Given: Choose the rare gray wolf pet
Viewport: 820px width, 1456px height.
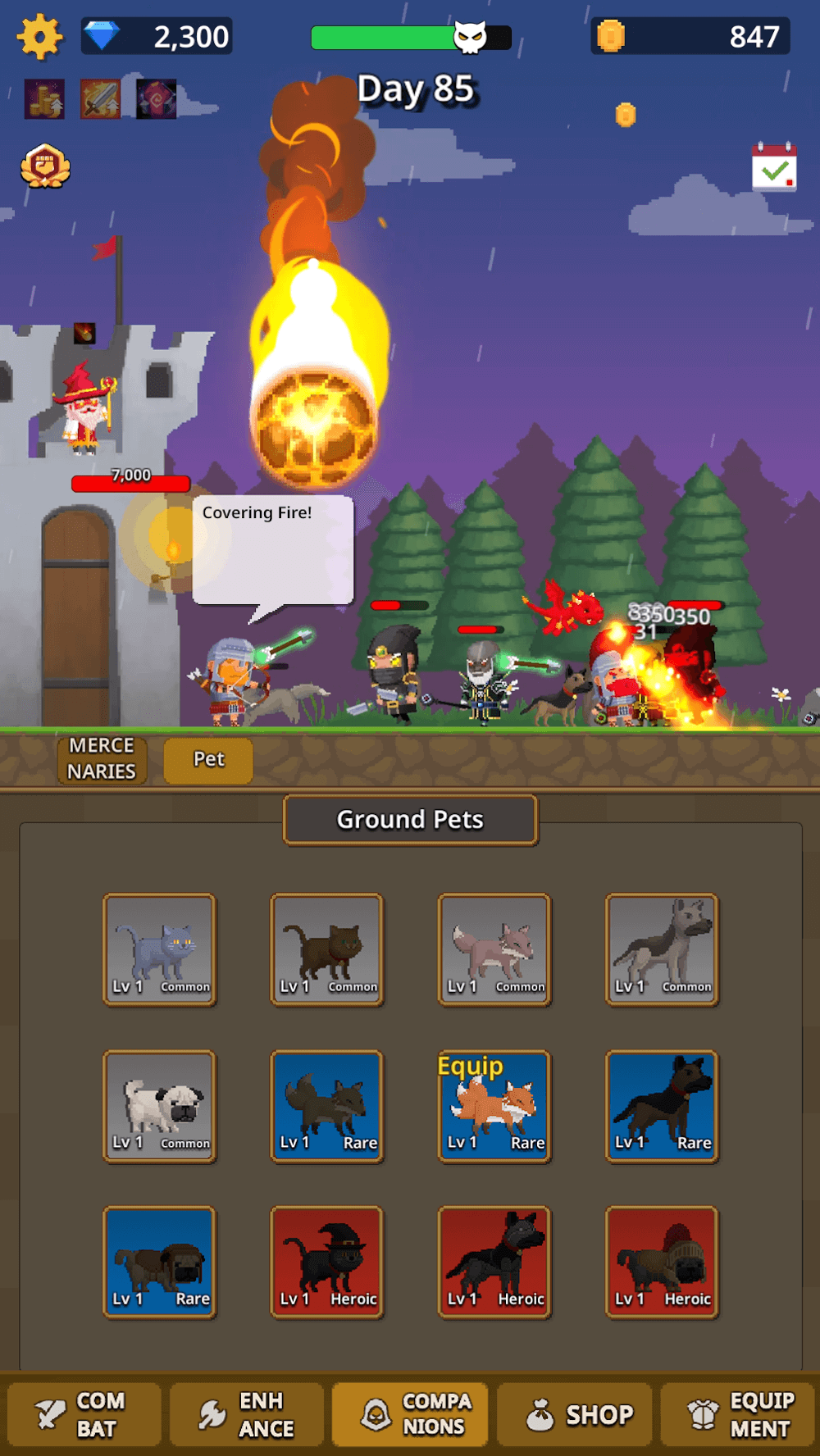Looking at the screenshot, I should (x=327, y=1105).
